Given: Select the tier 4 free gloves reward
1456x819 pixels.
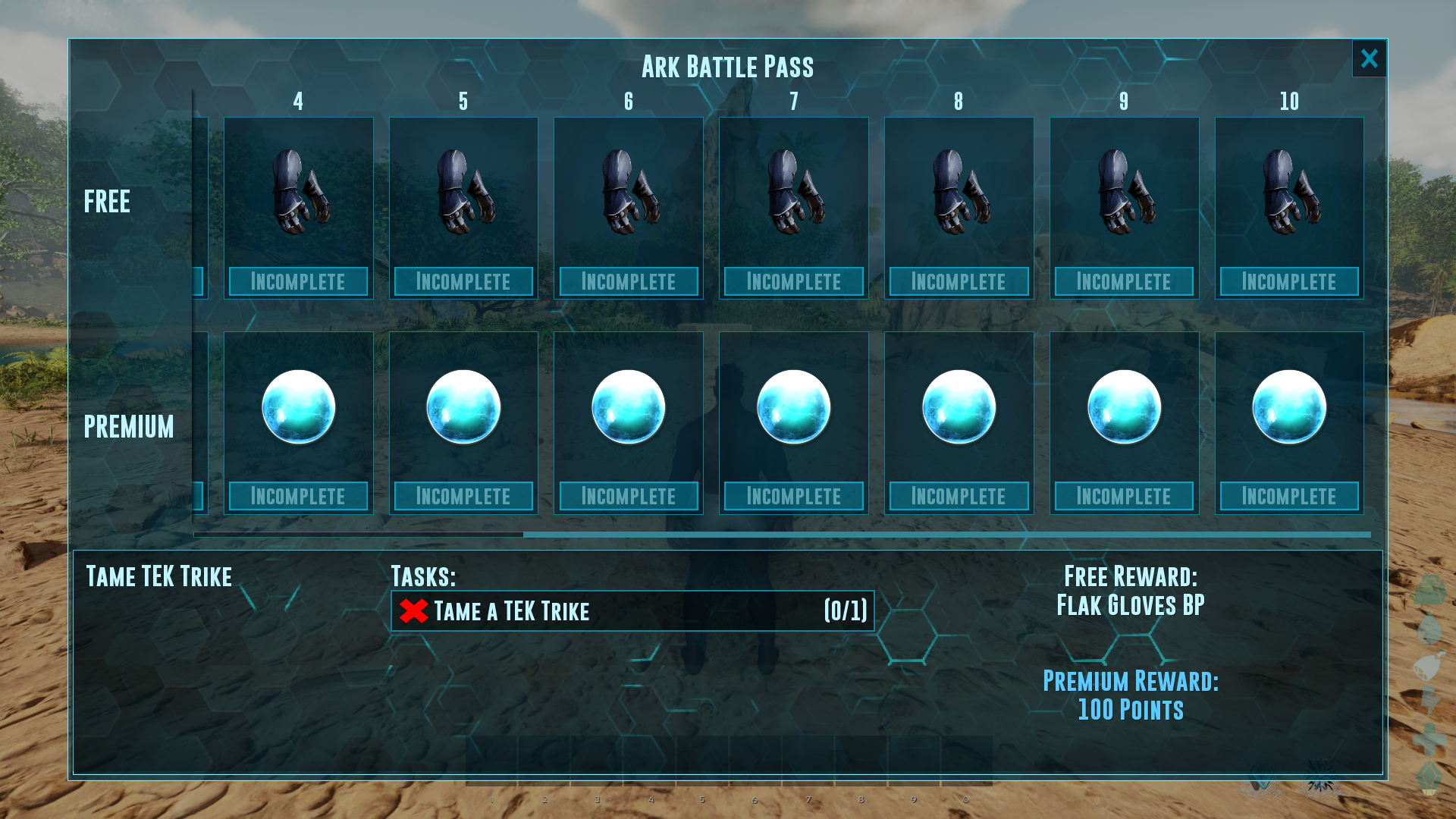Looking at the screenshot, I should [299, 192].
